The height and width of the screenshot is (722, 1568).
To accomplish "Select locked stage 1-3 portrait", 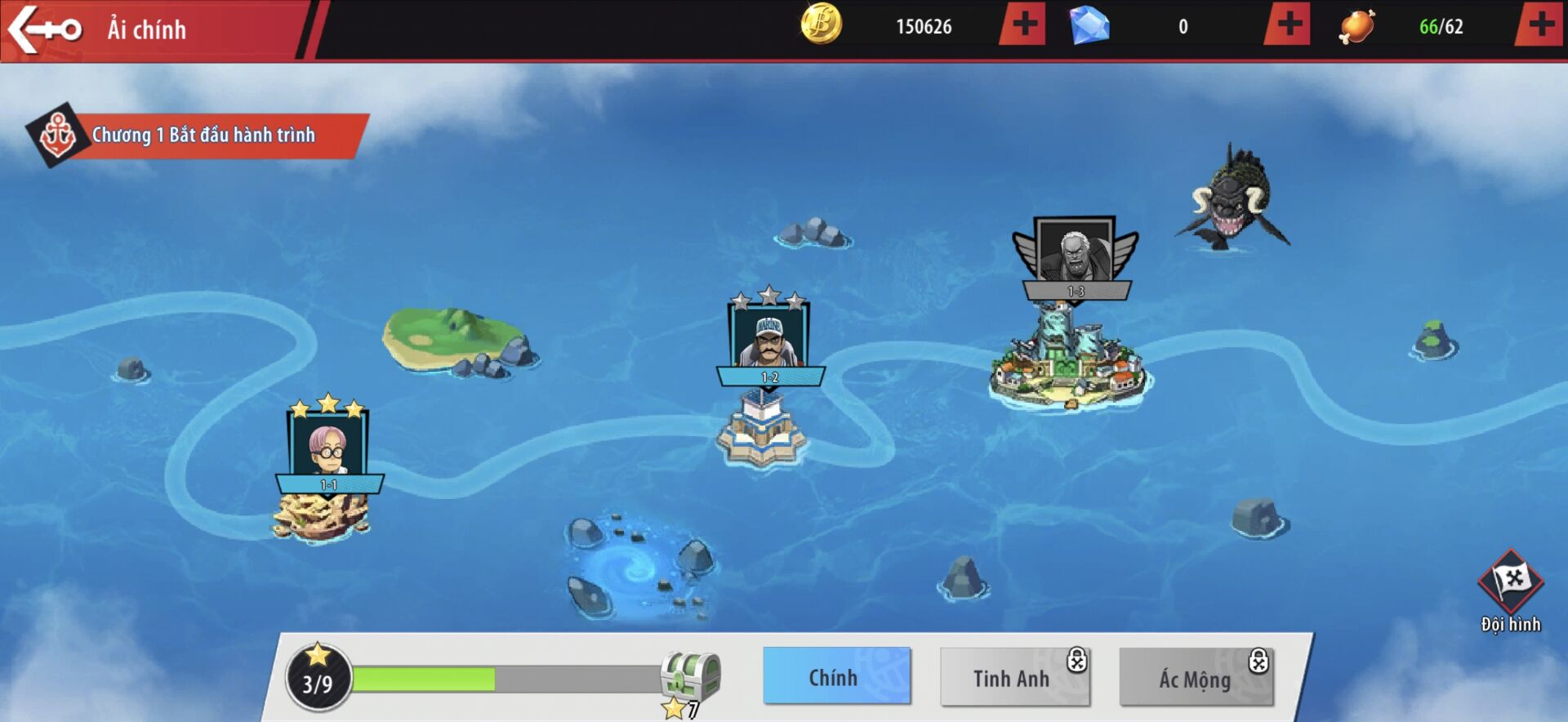I will pos(1075,252).
